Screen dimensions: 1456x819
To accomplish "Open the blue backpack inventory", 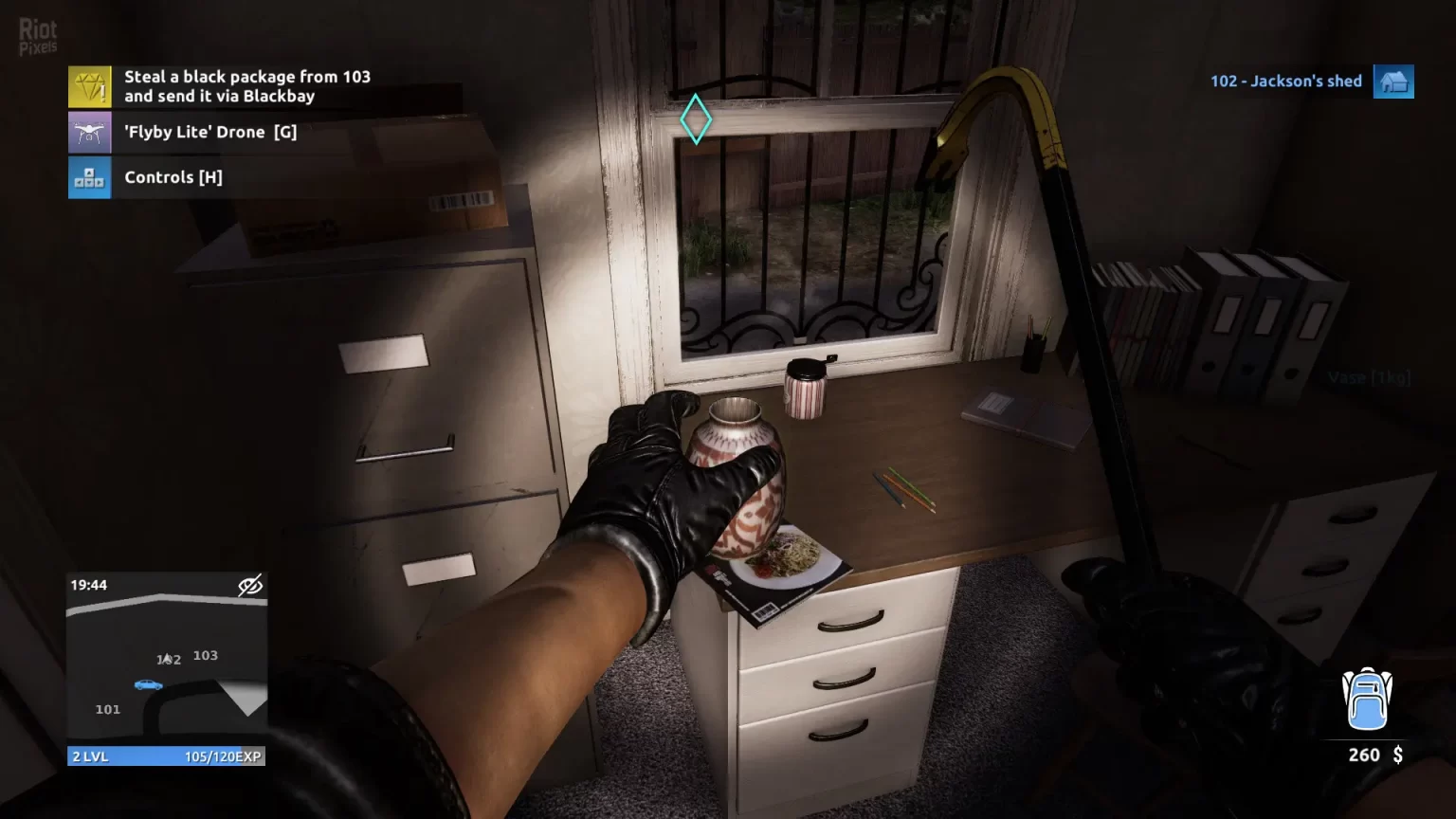I will pyautogui.click(x=1367, y=700).
